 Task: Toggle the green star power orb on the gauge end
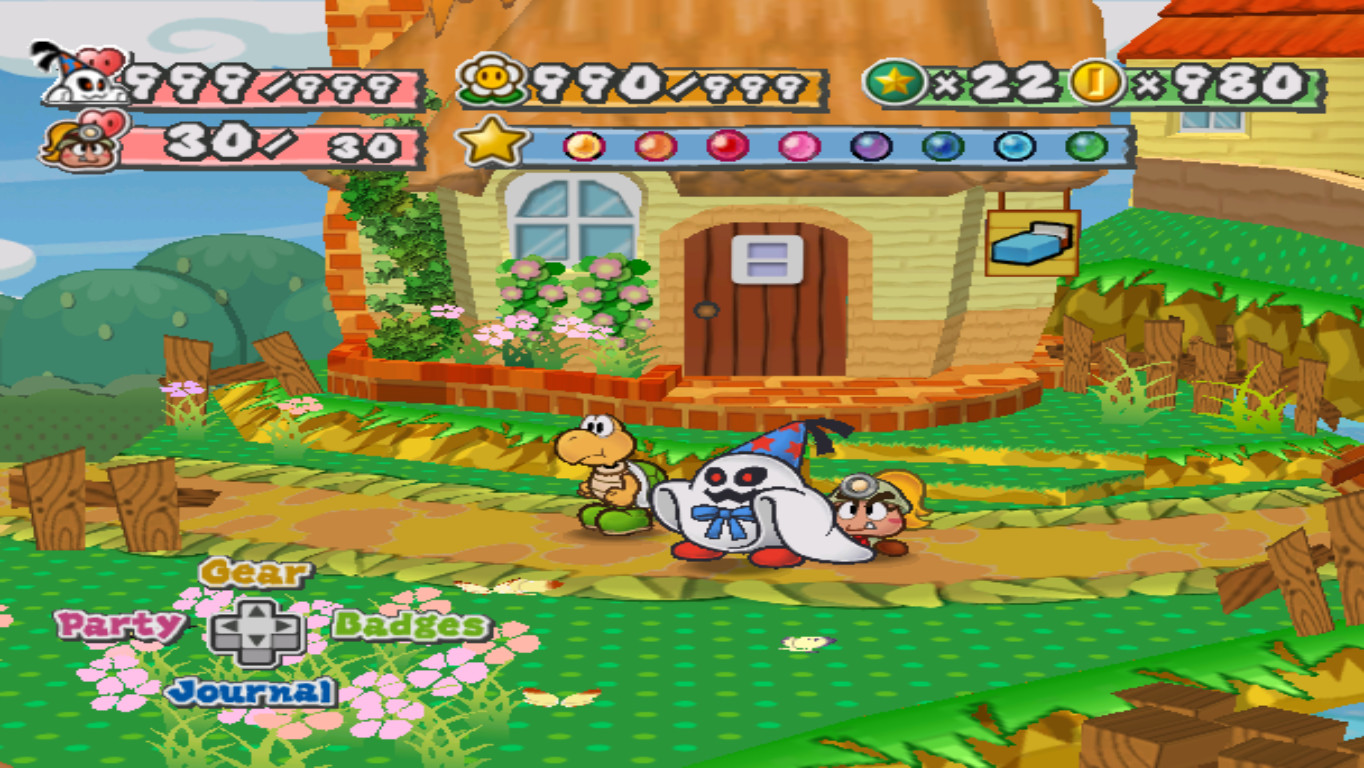1085,146
